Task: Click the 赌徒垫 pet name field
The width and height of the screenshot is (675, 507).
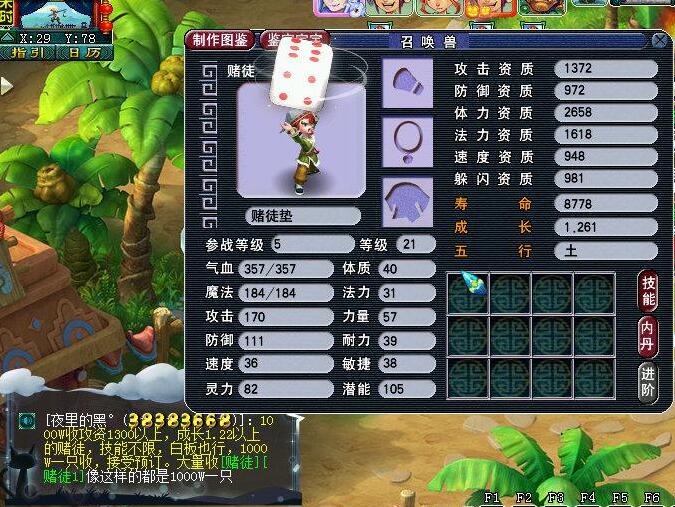Action: (x=302, y=216)
